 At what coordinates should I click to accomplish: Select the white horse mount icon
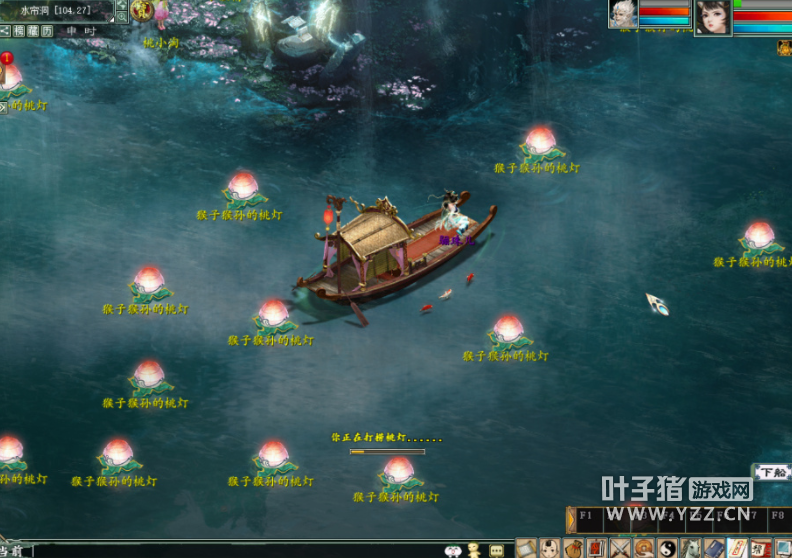pyautogui.click(x=690, y=548)
